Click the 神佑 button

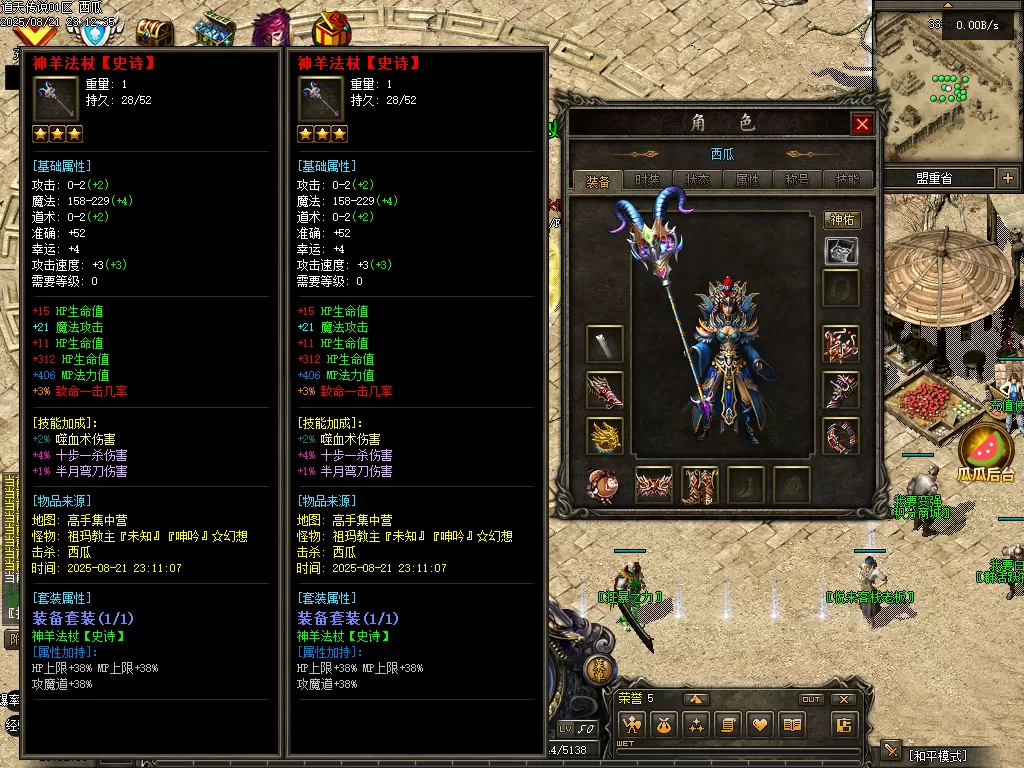(842, 220)
